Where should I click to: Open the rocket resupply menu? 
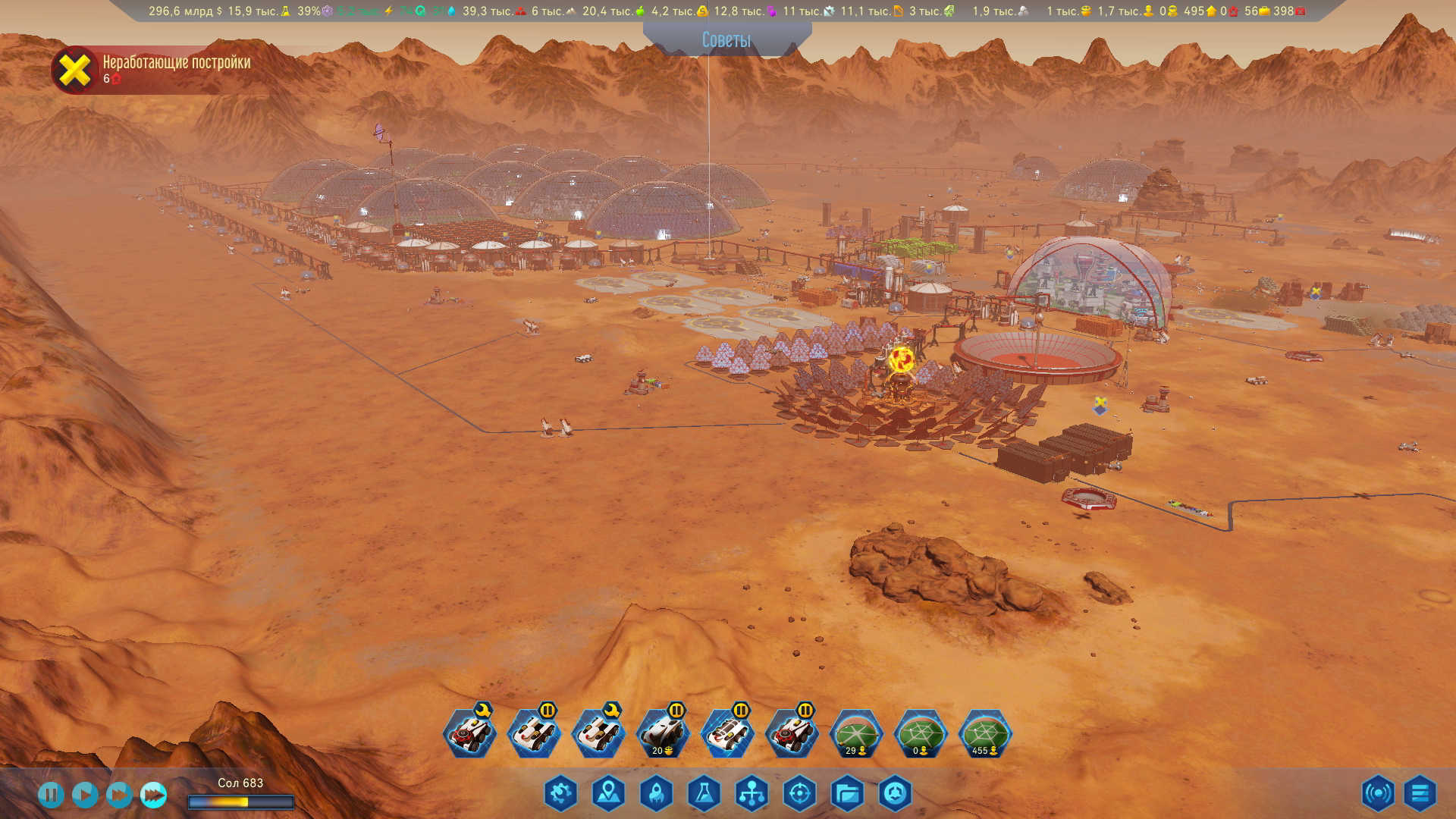[656, 794]
